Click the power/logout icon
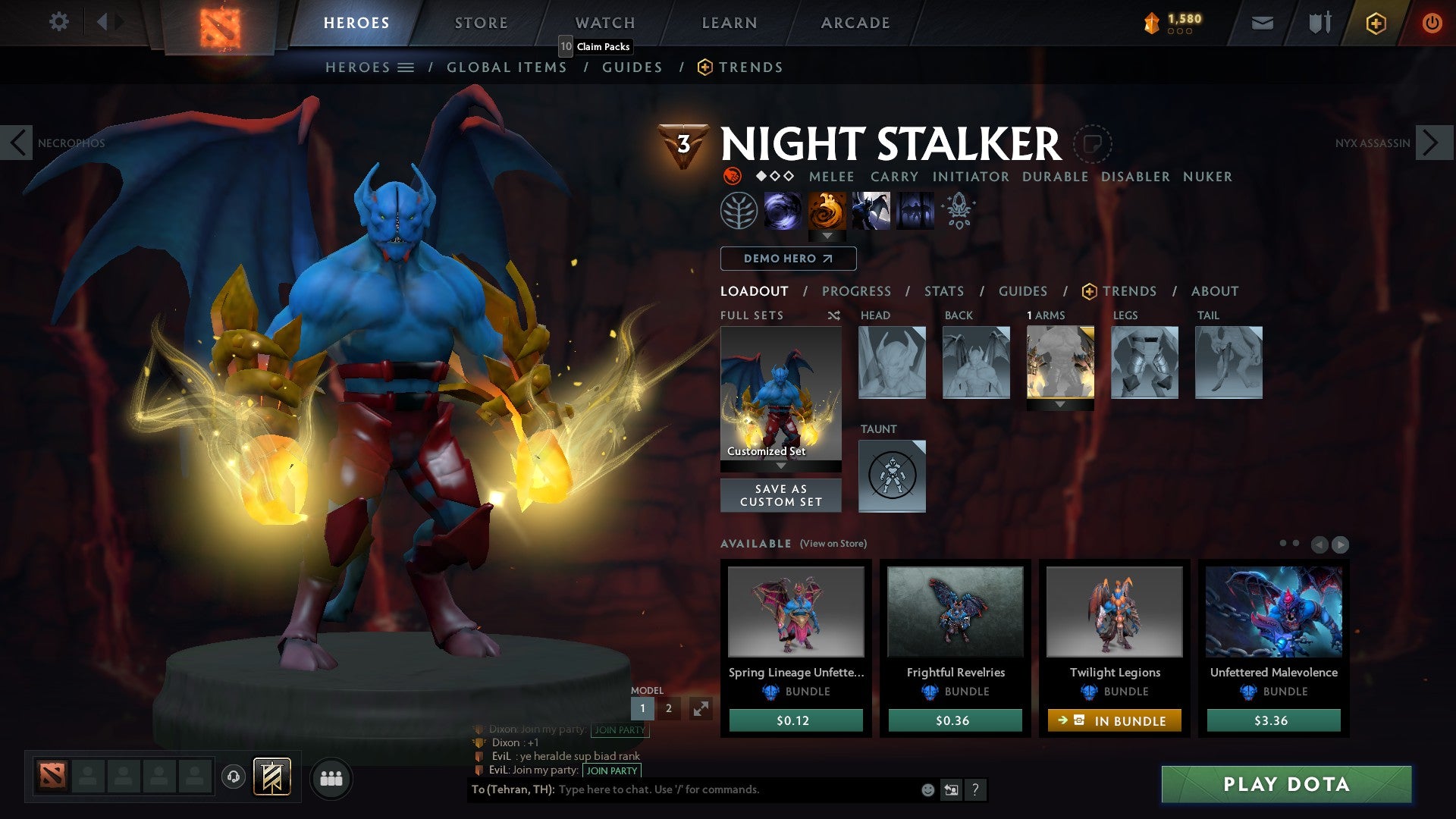1456x819 pixels. pos(1432,23)
